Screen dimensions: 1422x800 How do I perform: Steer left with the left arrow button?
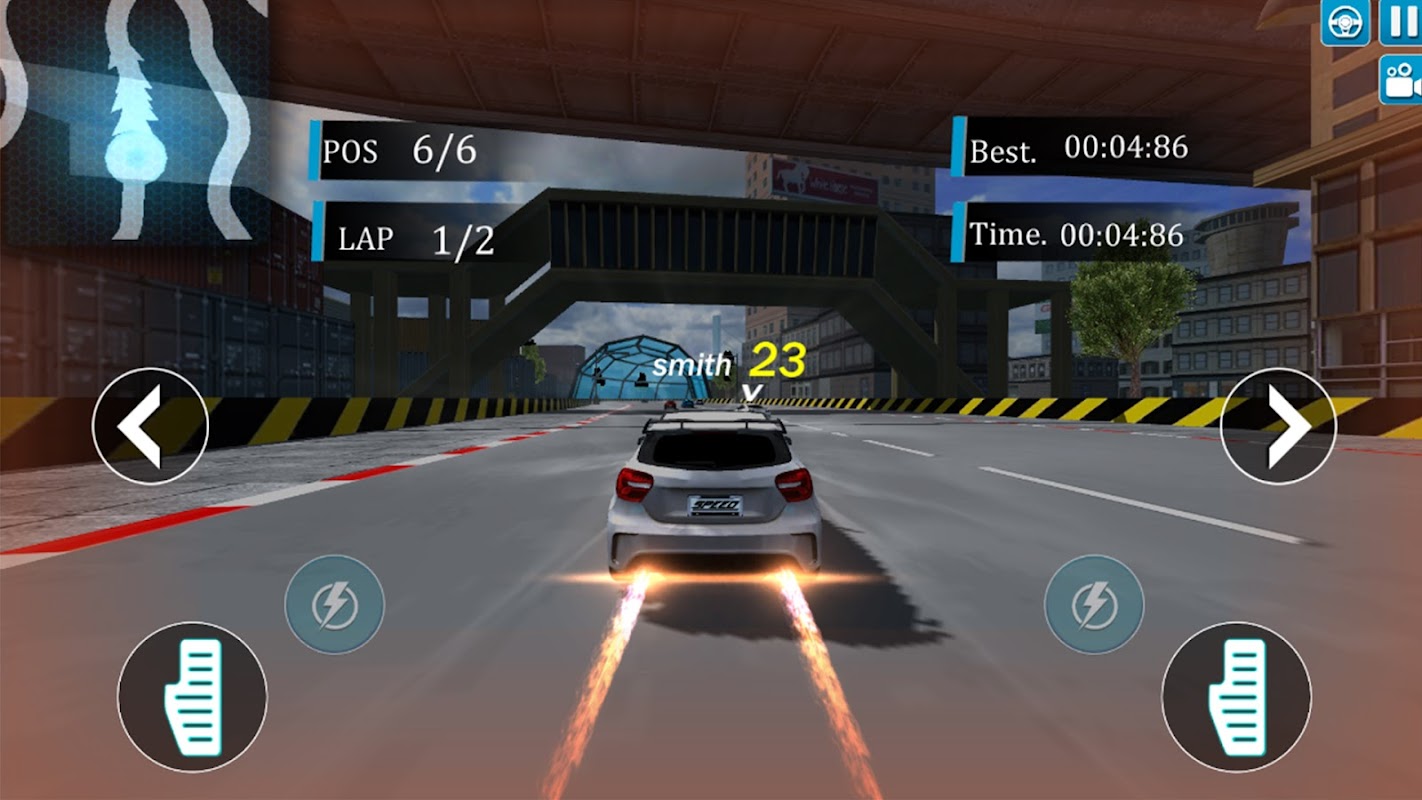(150, 426)
